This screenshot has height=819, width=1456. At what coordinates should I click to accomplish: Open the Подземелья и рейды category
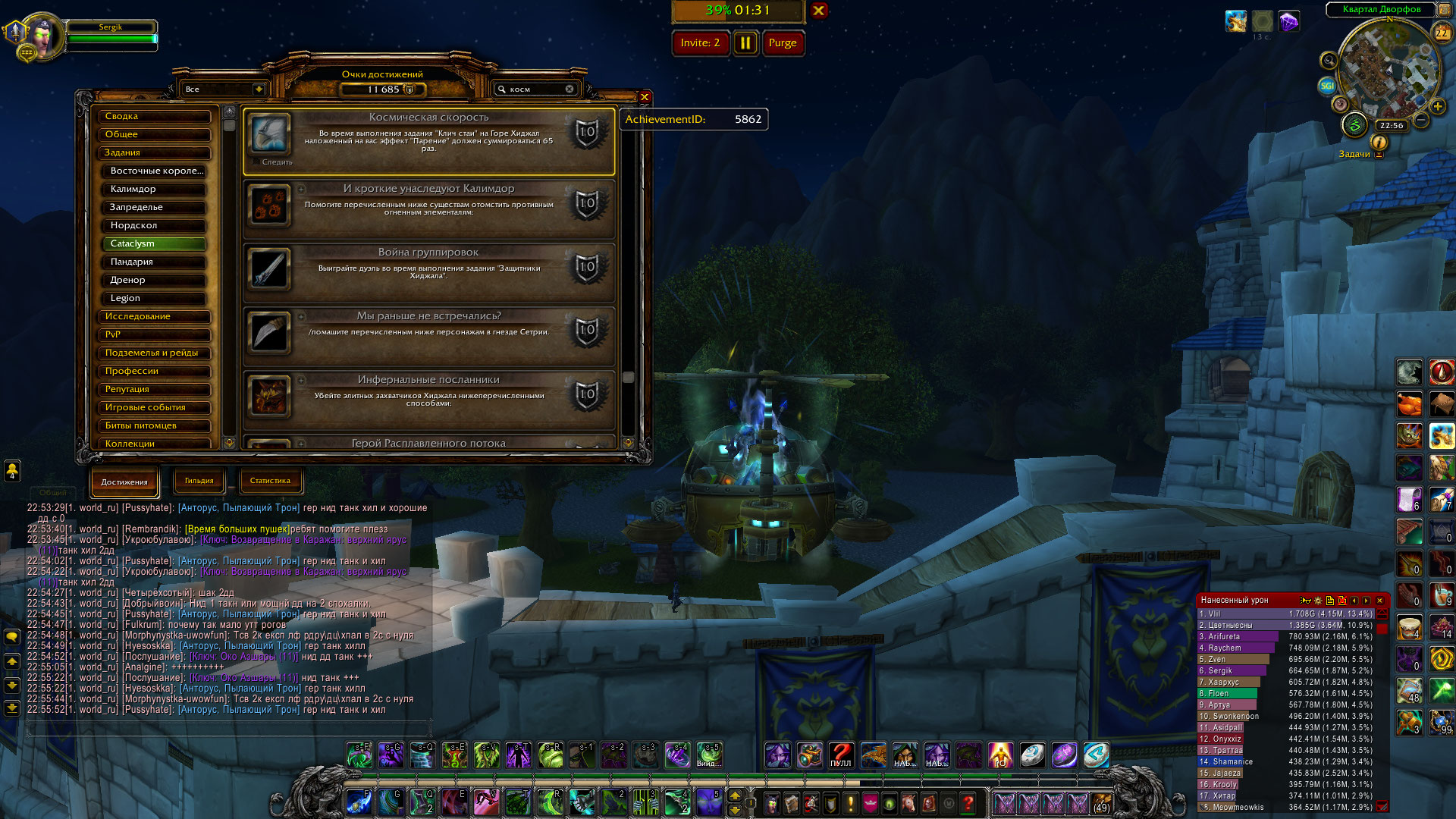pyautogui.click(x=153, y=353)
